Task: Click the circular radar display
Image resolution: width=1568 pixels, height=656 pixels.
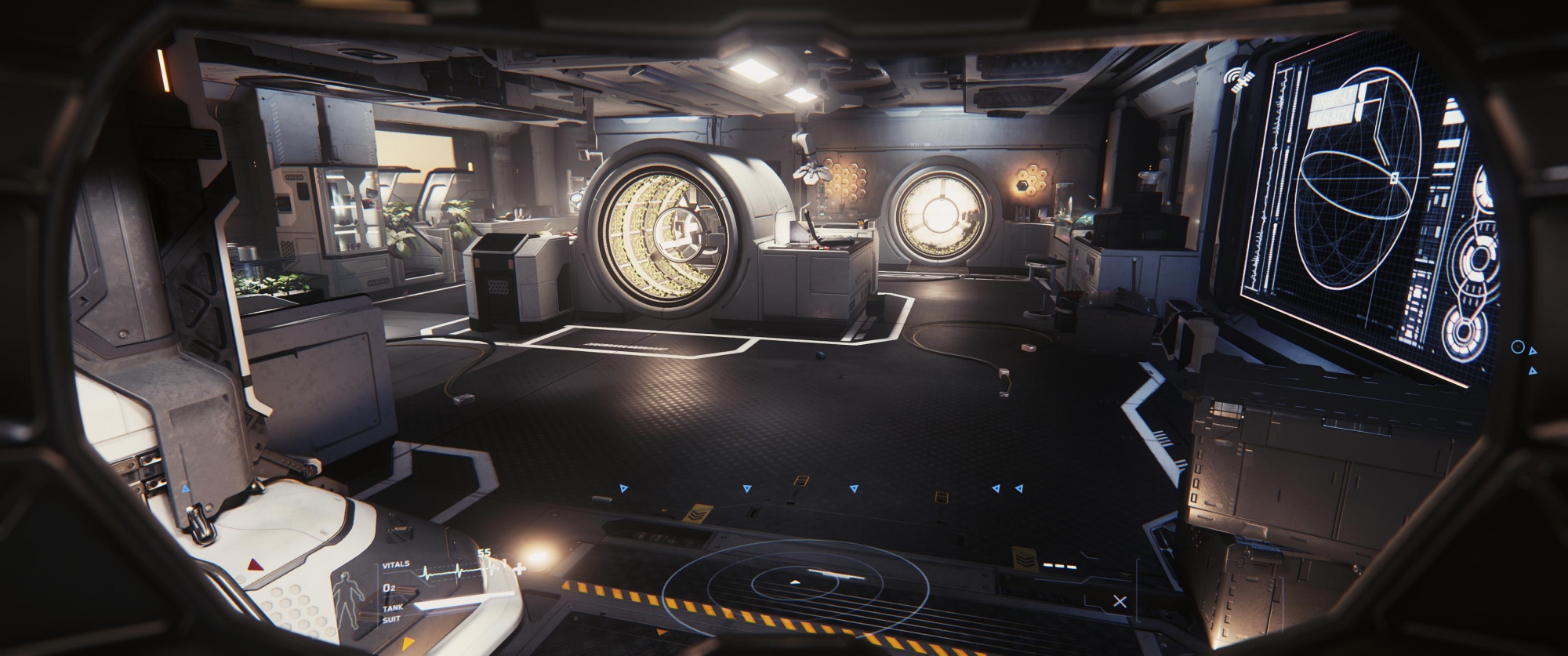Action: point(795,583)
